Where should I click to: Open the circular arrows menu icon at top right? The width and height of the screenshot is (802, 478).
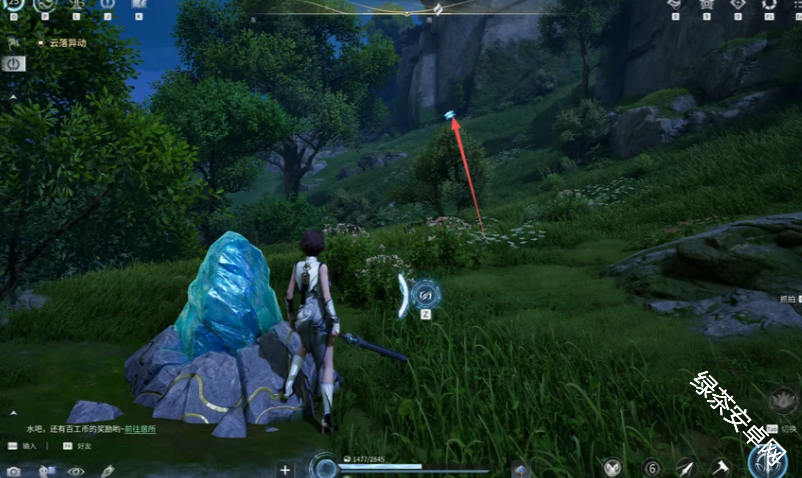pos(769,5)
